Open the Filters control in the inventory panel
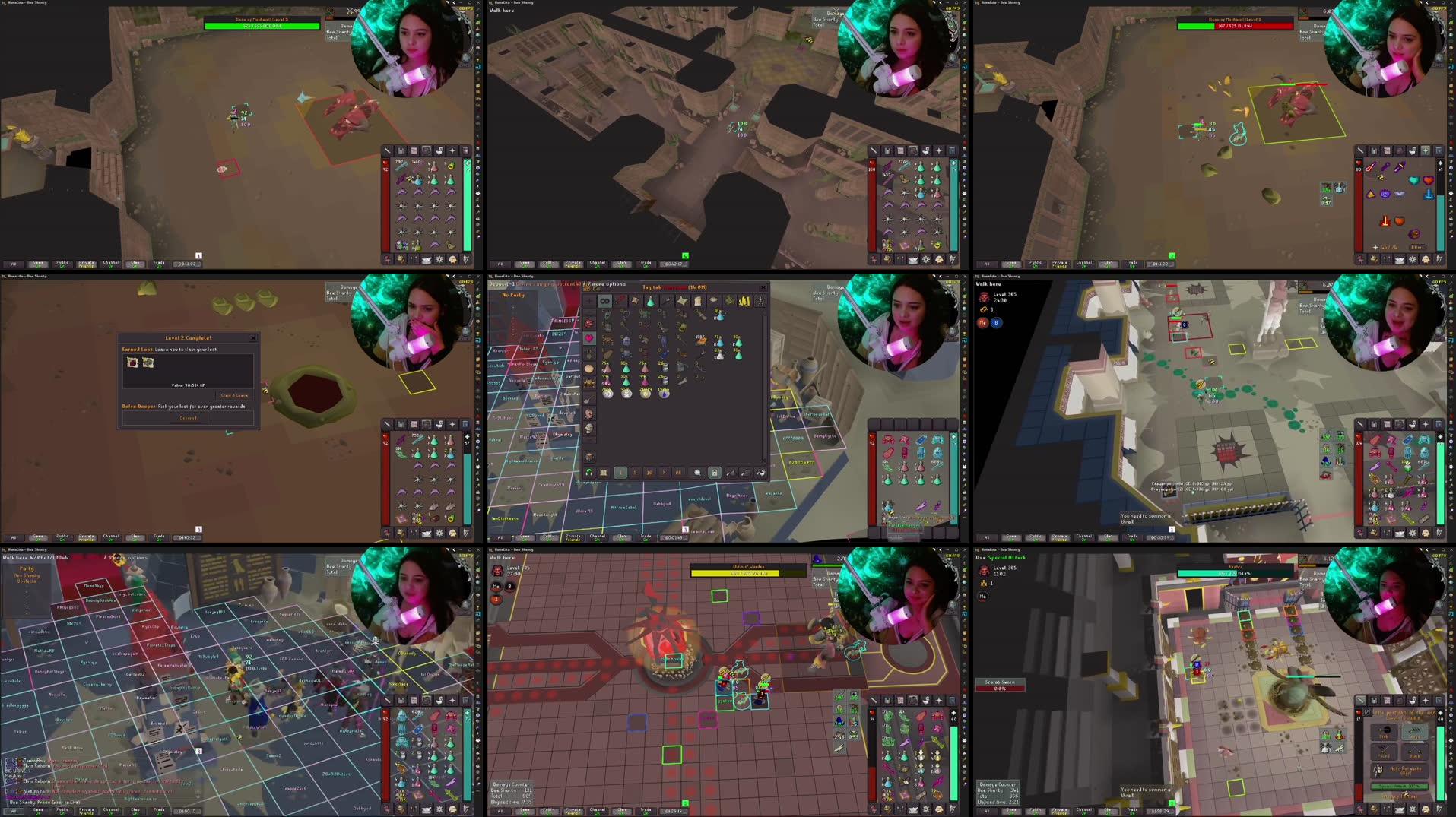 click(x=1418, y=247)
